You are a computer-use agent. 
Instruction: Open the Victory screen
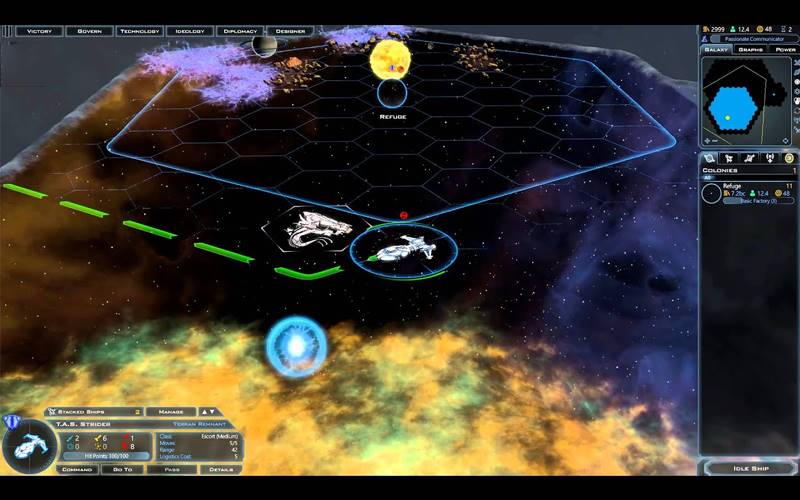point(40,31)
